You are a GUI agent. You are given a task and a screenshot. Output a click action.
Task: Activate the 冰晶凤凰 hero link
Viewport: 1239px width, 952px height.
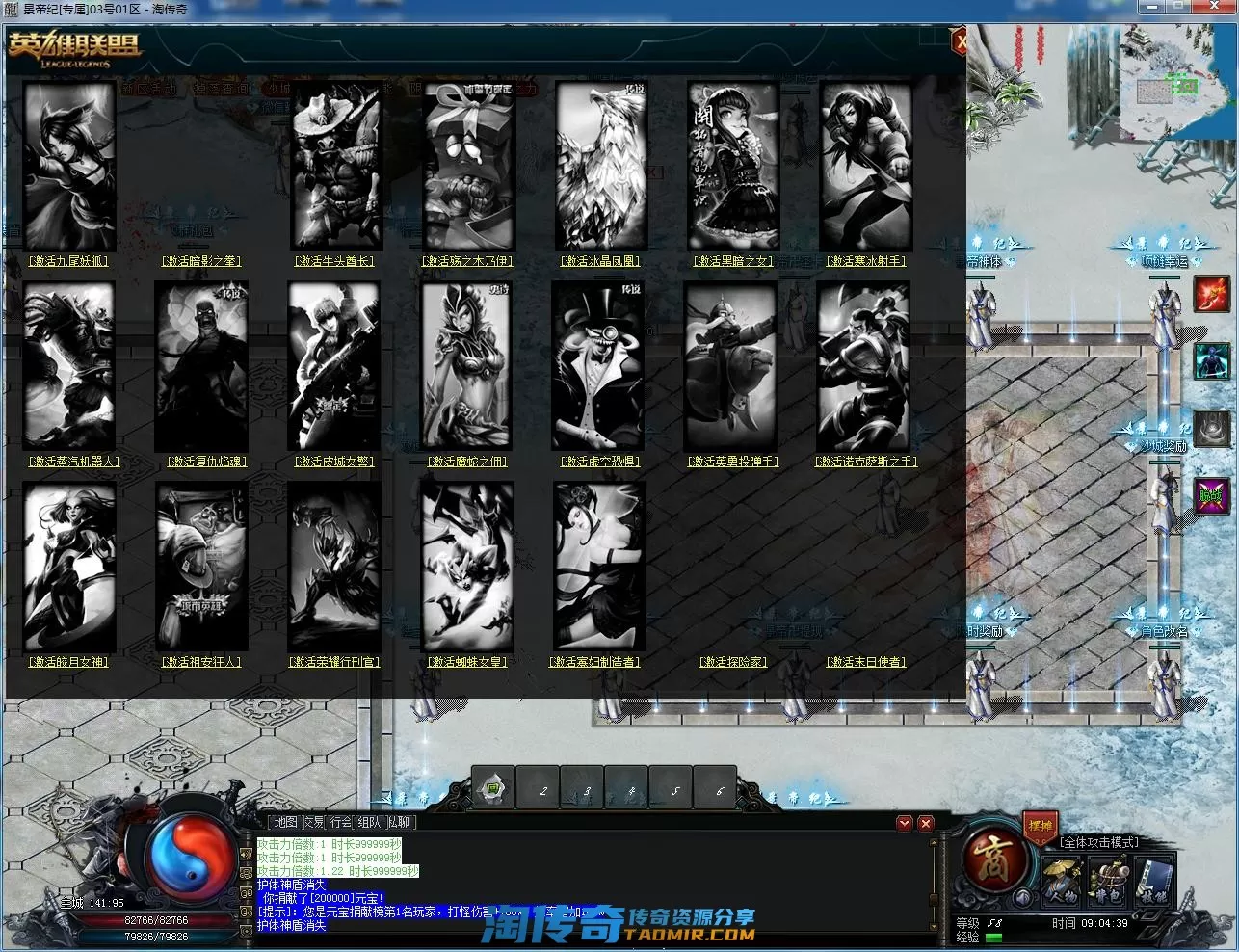coord(601,261)
